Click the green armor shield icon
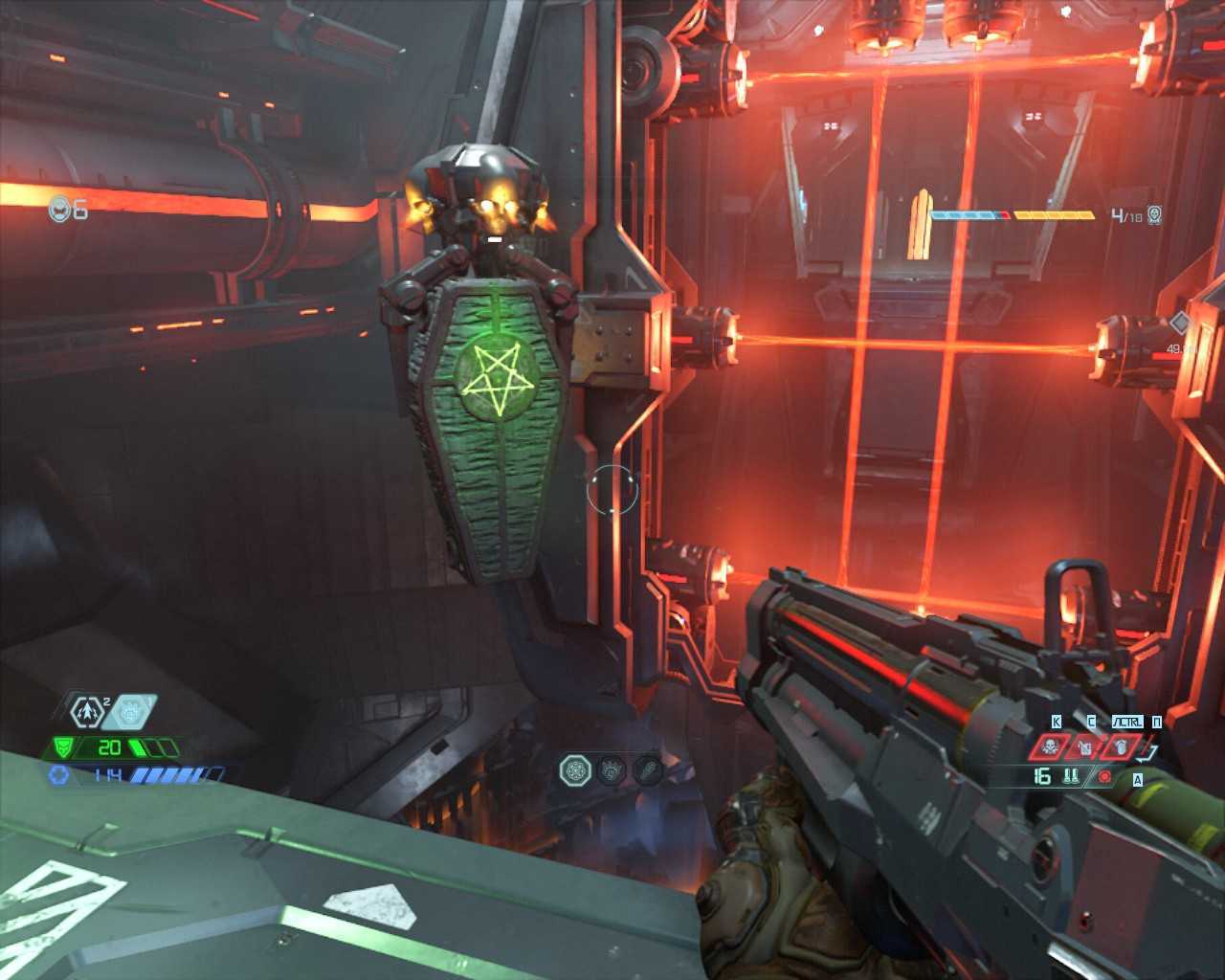Screen dimensions: 1225x980 (x=64, y=747)
